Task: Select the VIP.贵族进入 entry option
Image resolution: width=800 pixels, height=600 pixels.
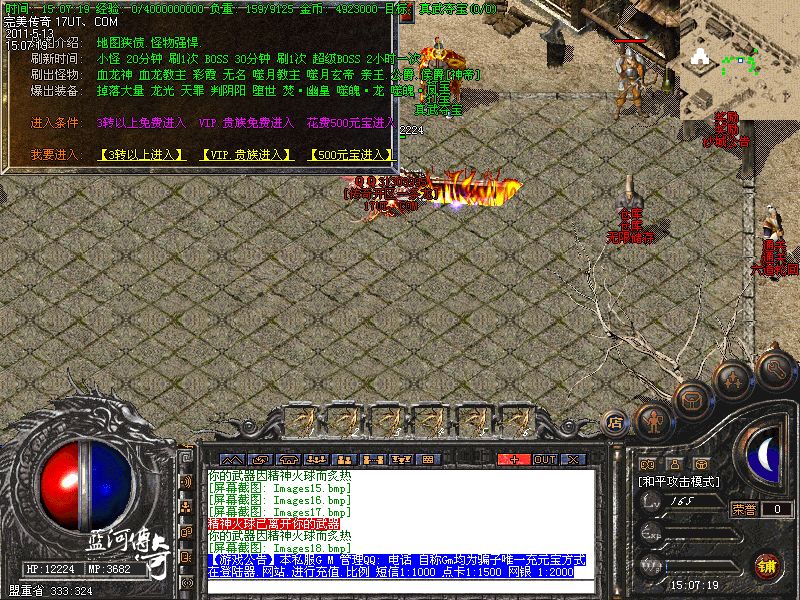Action: [245, 155]
